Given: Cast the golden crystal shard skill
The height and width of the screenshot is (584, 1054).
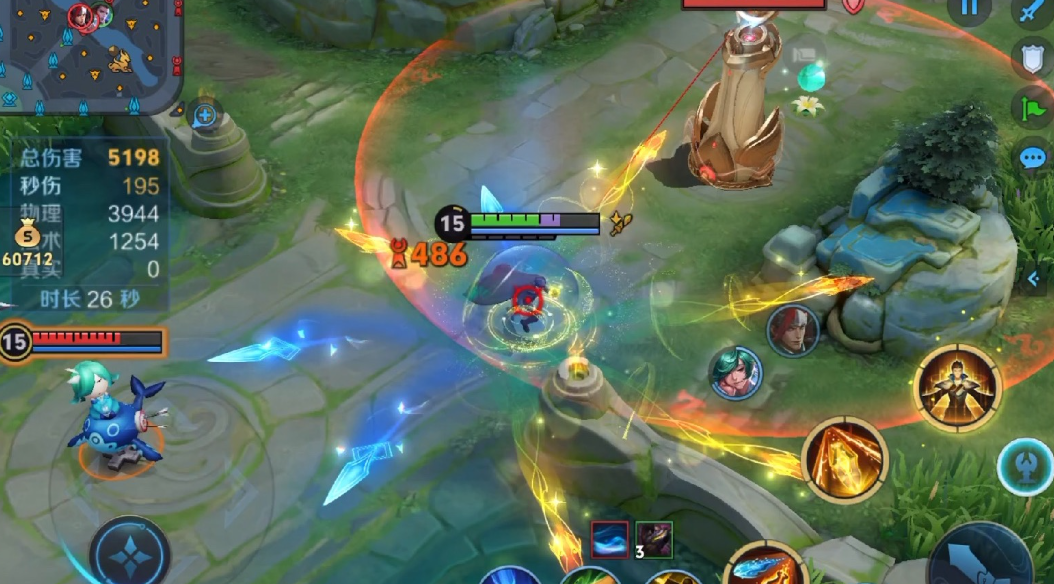Looking at the screenshot, I should click(844, 461).
